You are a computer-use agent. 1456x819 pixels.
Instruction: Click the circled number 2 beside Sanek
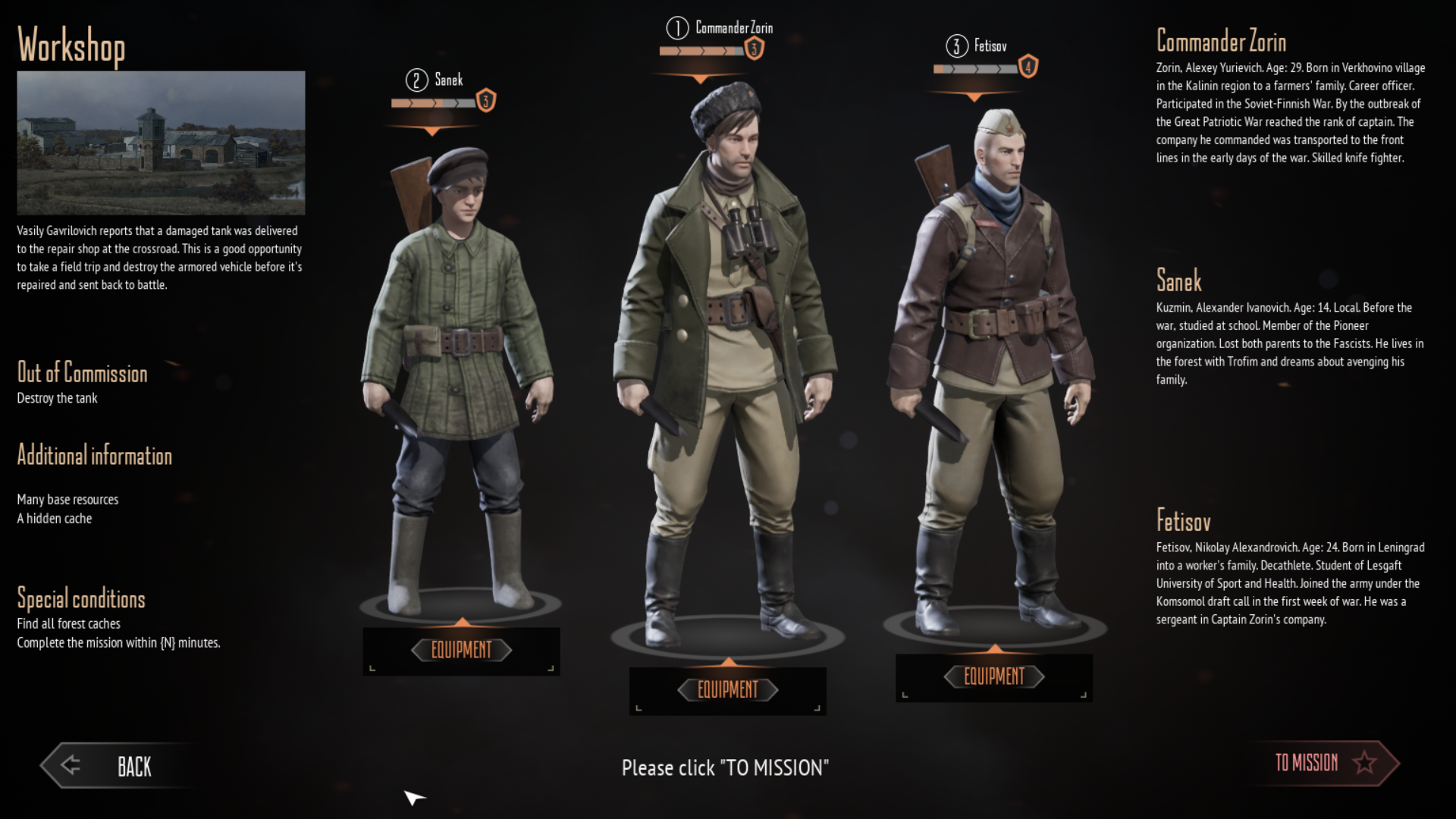tap(416, 80)
